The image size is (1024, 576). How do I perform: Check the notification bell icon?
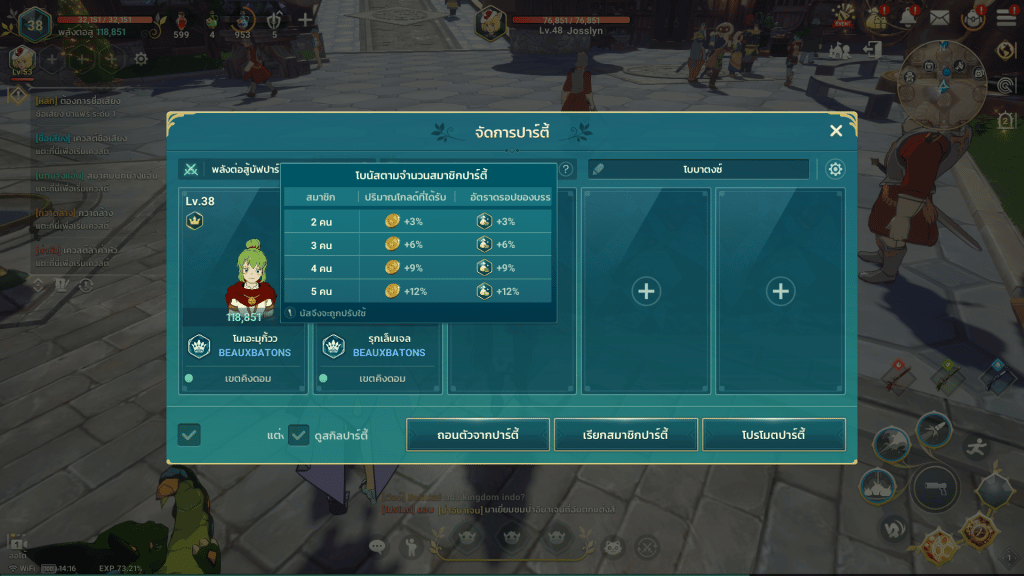pos(908,17)
